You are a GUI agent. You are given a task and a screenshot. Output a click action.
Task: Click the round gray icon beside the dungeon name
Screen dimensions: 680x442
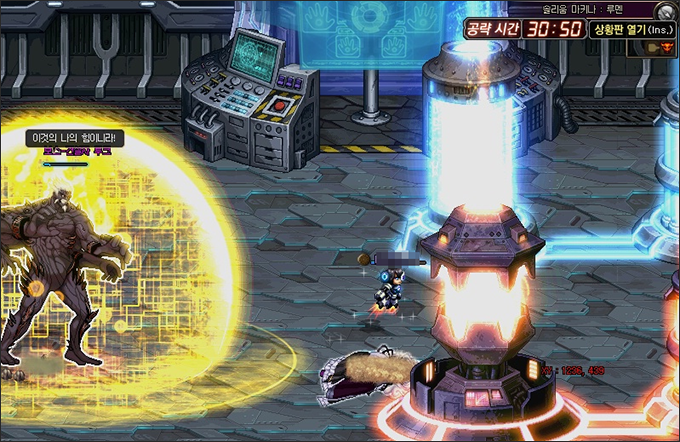[x=665, y=10]
